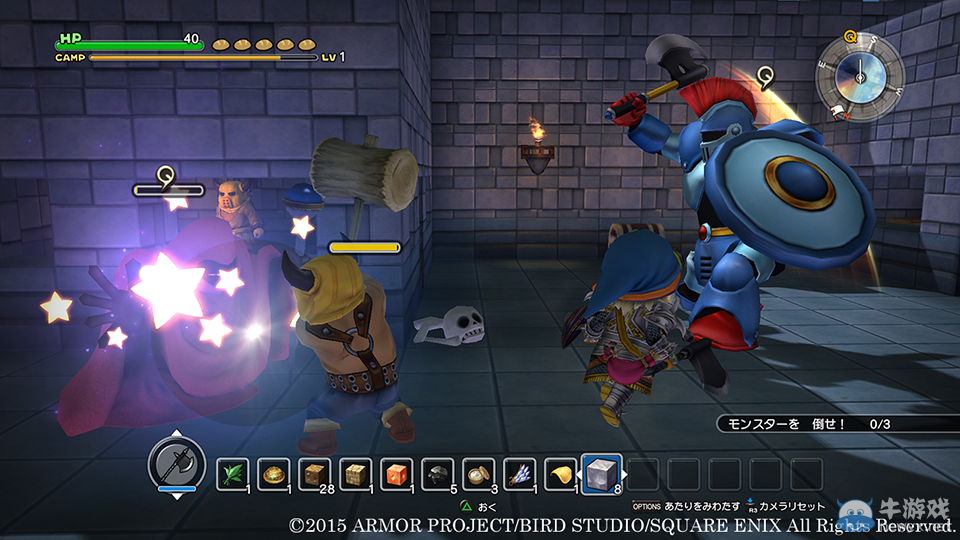Select the equipped axe weapon icon
Viewport: 960px width, 540px height.
(x=176, y=464)
